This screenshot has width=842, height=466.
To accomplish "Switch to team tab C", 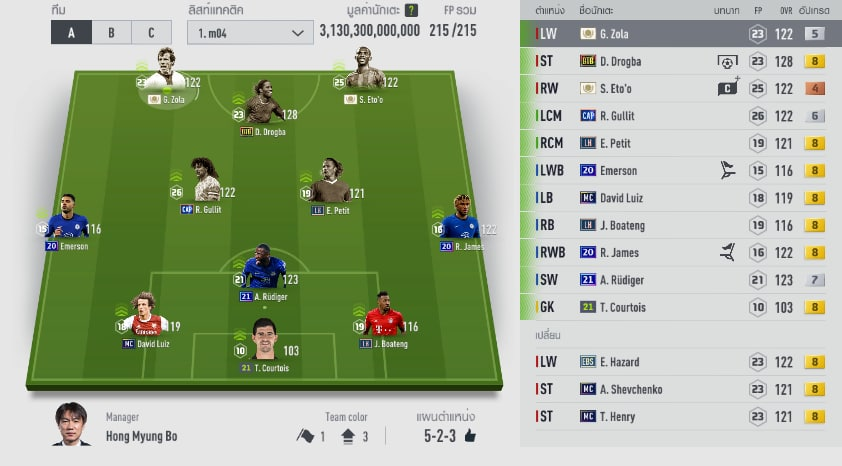I will [151, 32].
